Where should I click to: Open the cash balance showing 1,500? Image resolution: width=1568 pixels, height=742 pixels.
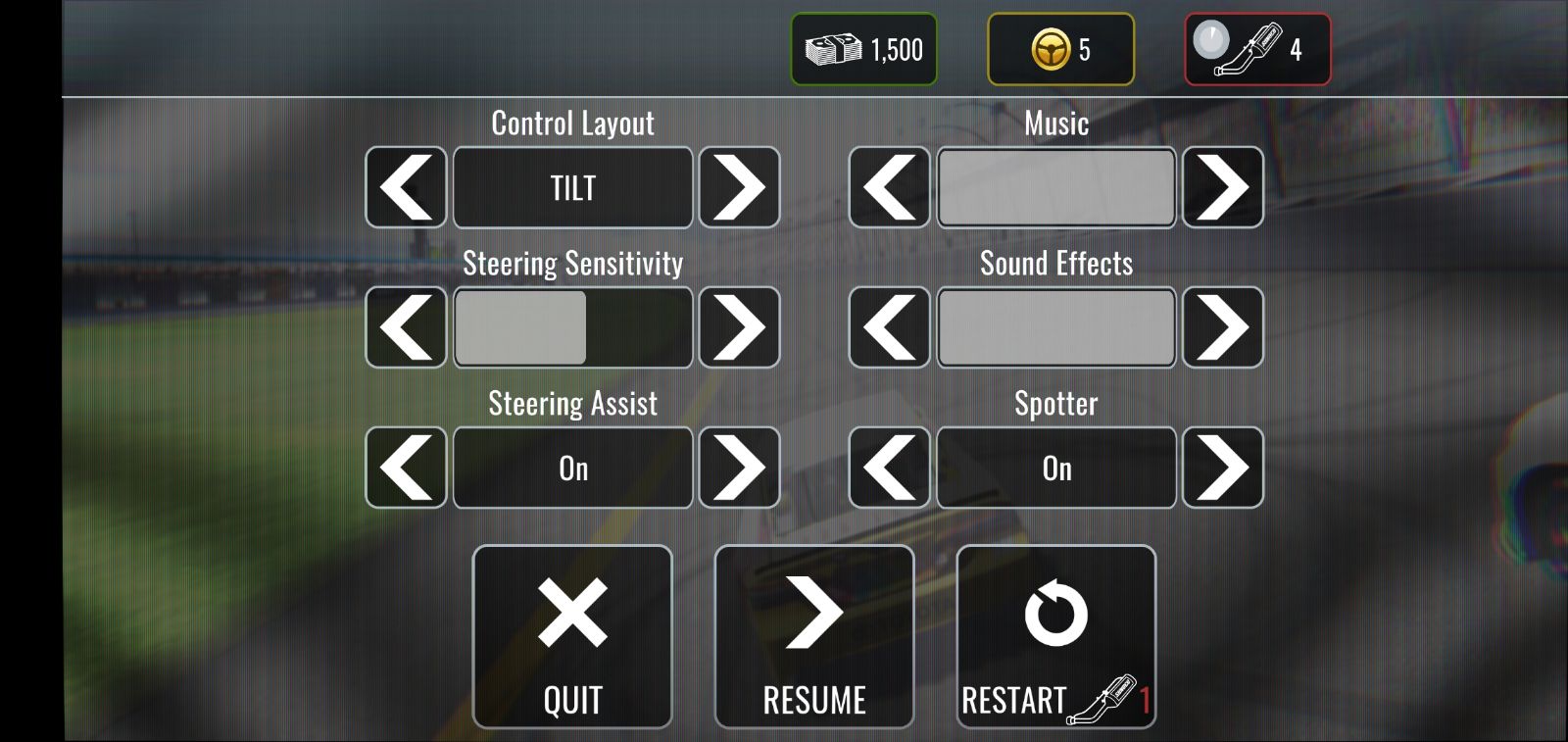(x=863, y=49)
